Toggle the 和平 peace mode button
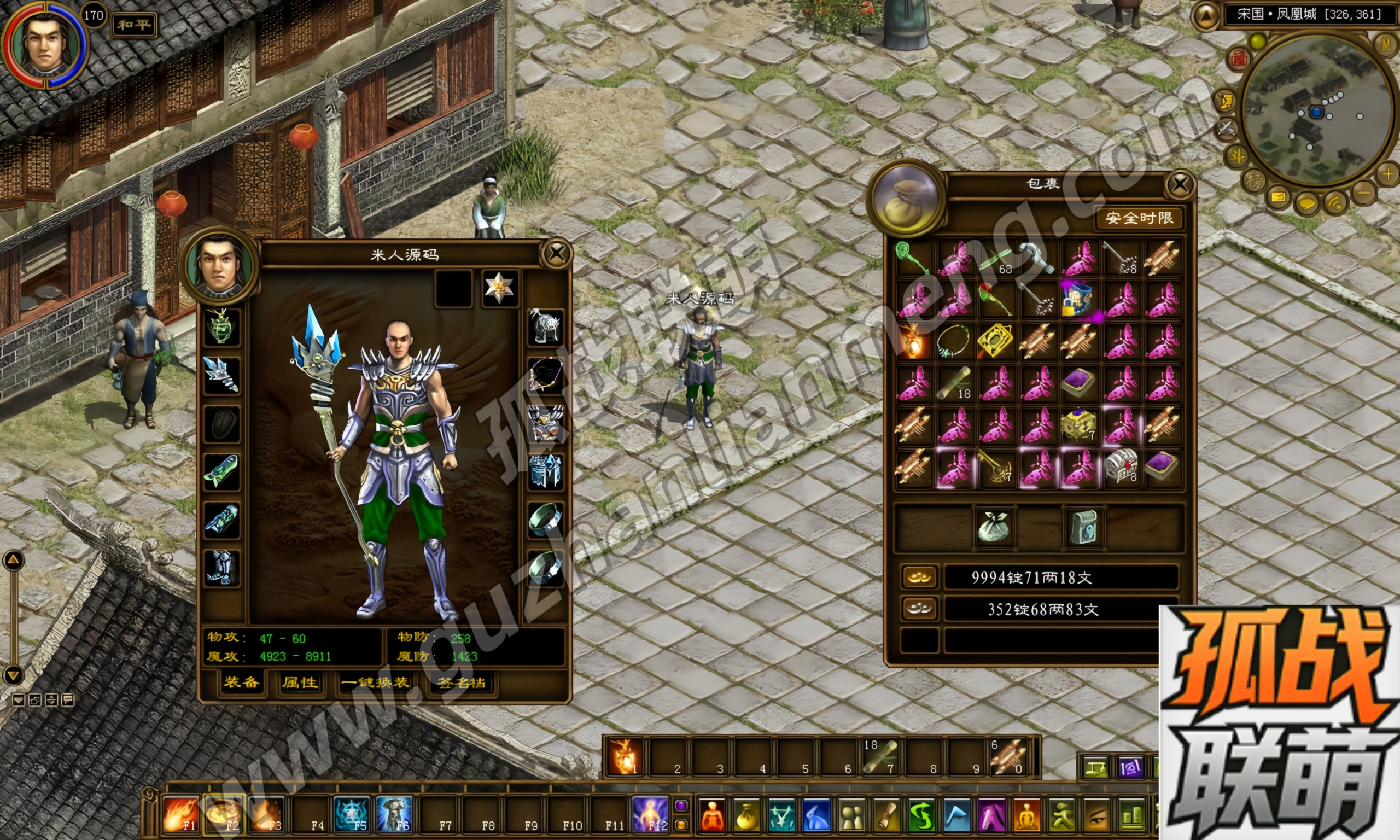1400x840 pixels. [x=133, y=25]
